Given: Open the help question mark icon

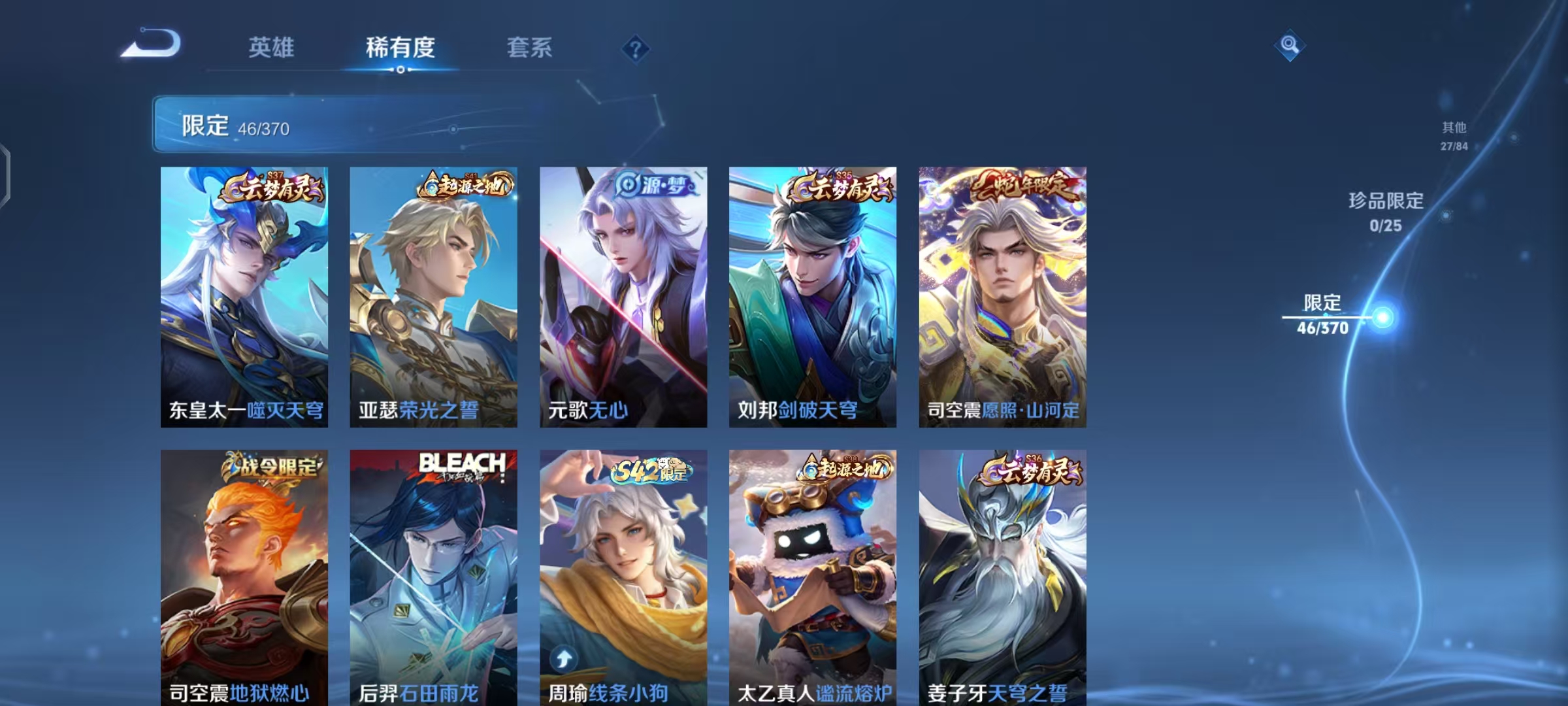Looking at the screenshot, I should [x=635, y=49].
